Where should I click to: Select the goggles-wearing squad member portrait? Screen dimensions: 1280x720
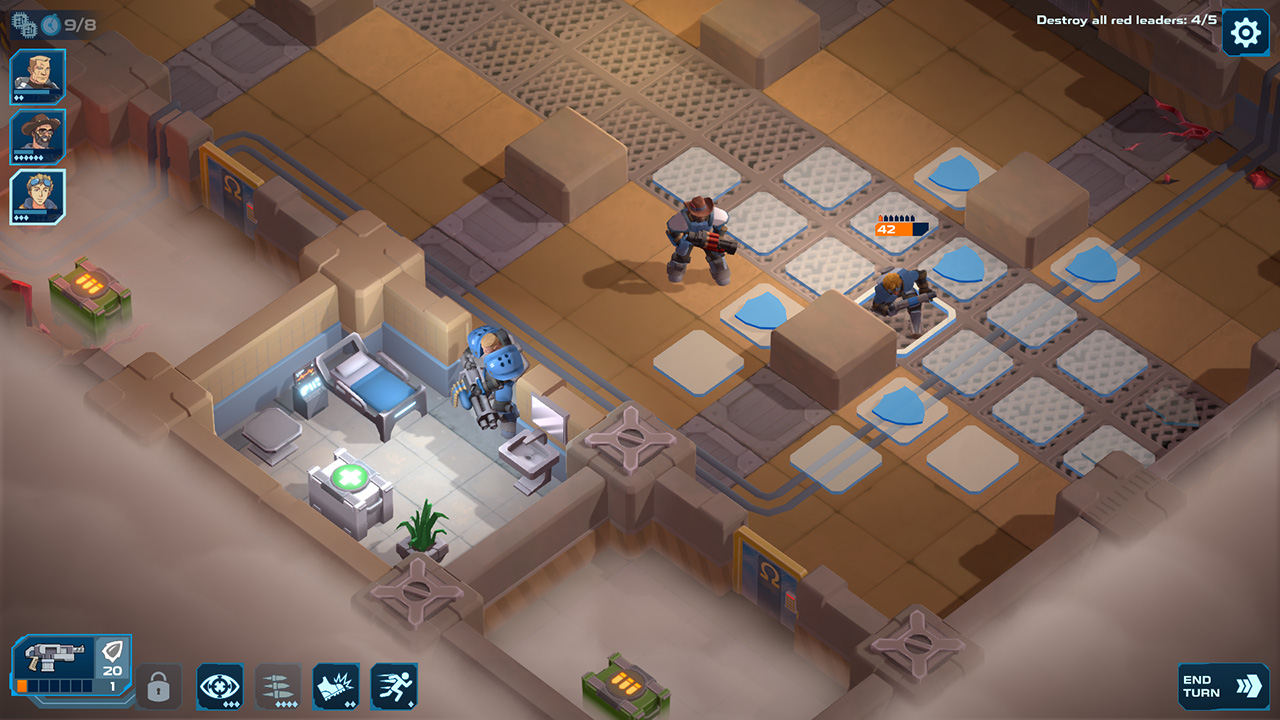click(39, 196)
